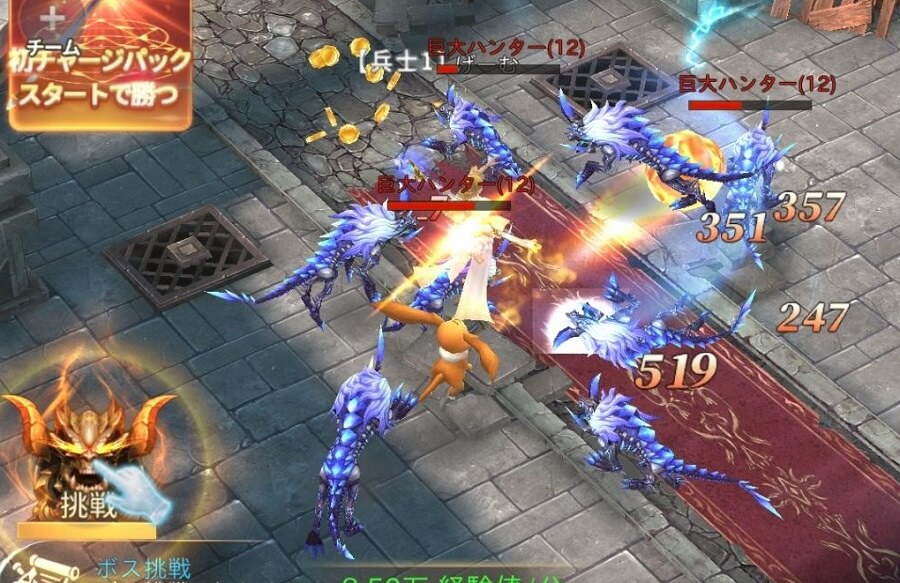Tap the チーム plus button

click(x=53, y=19)
